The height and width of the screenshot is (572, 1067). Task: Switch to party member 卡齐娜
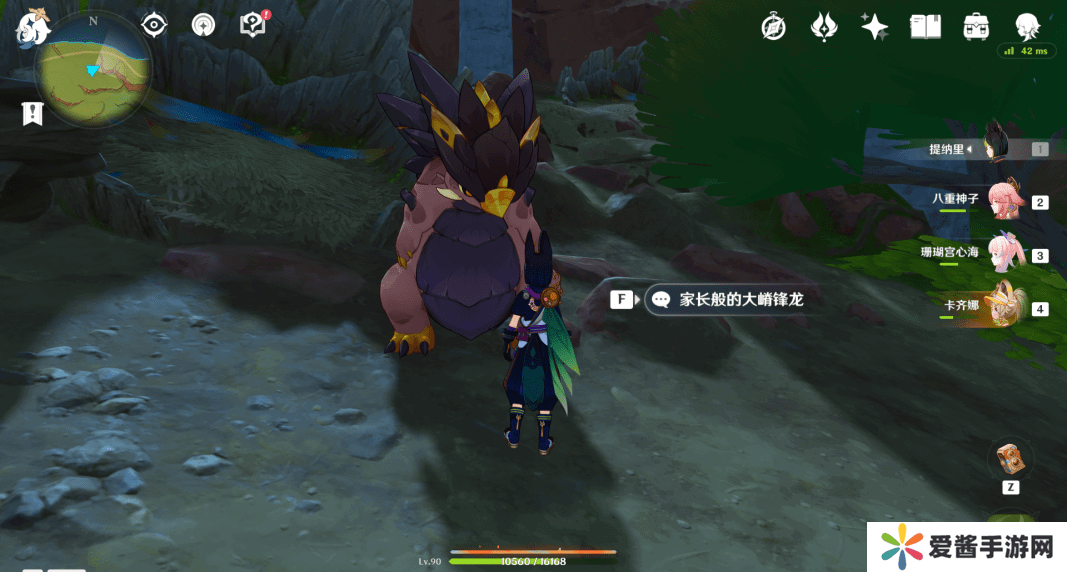pos(1003,306)
